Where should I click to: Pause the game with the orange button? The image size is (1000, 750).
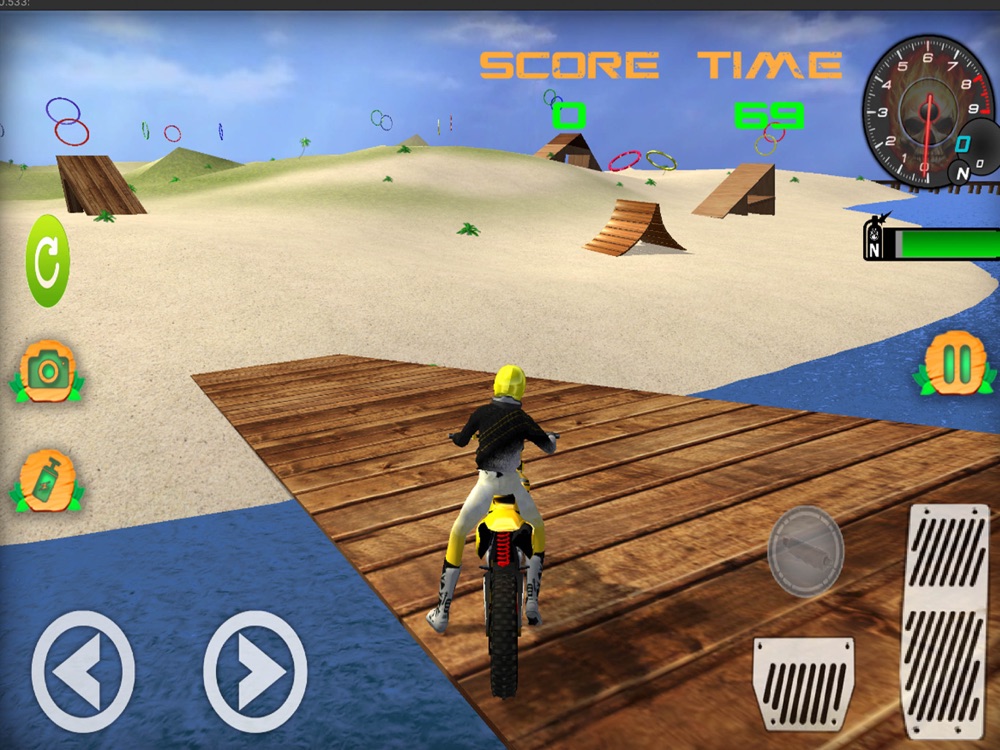pos(956,363)
